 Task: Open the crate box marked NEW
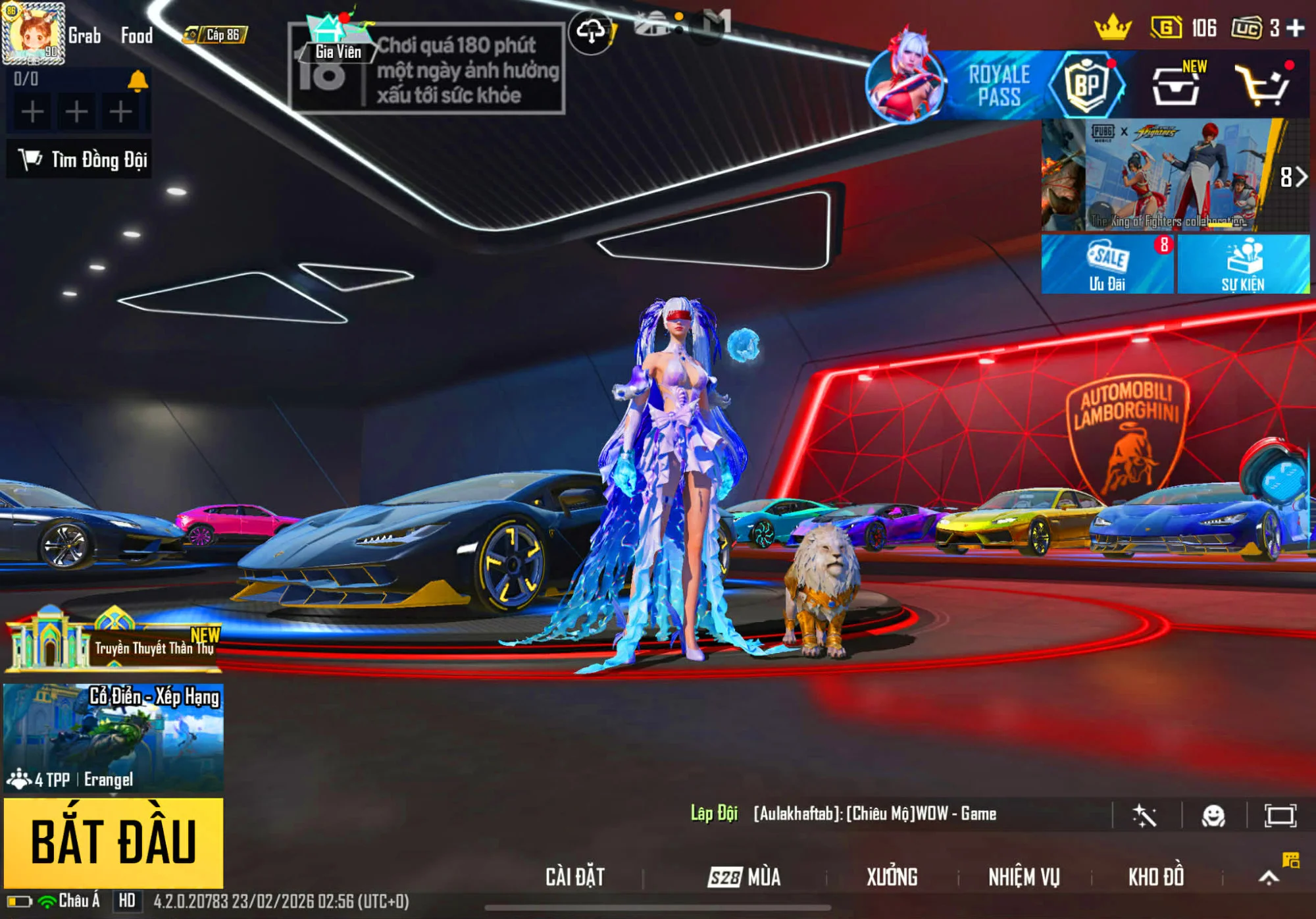(1177, 86)
